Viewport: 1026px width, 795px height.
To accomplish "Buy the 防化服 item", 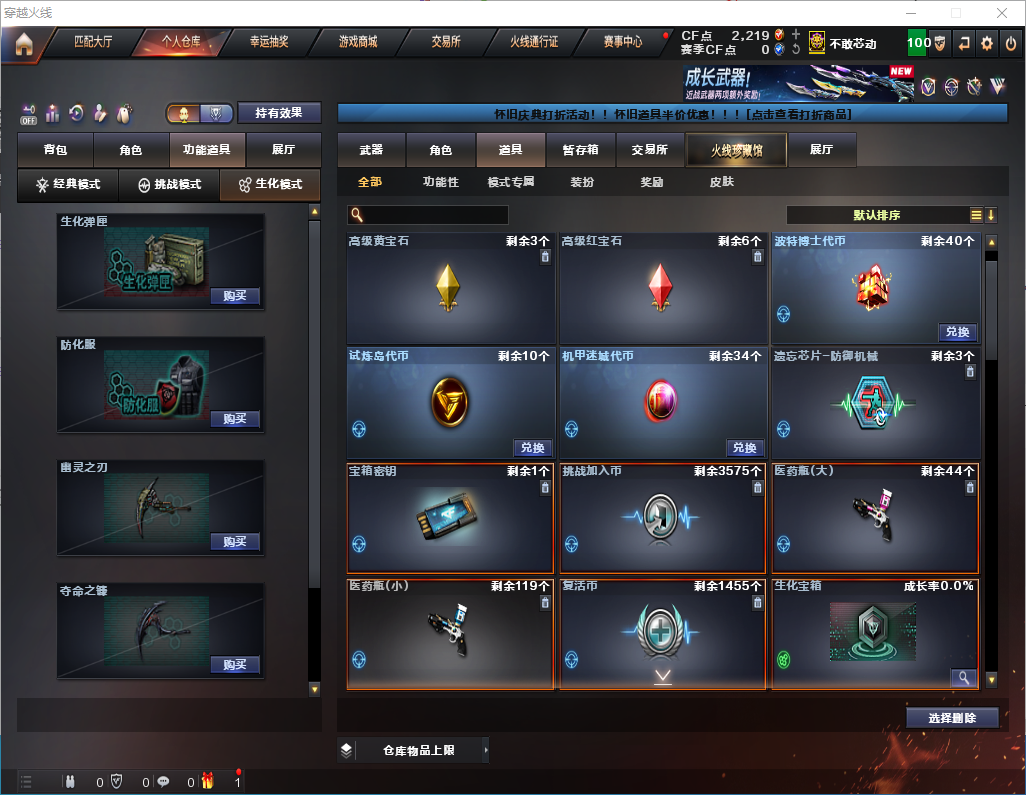I will pyautogui.click(x=235, y=419).
